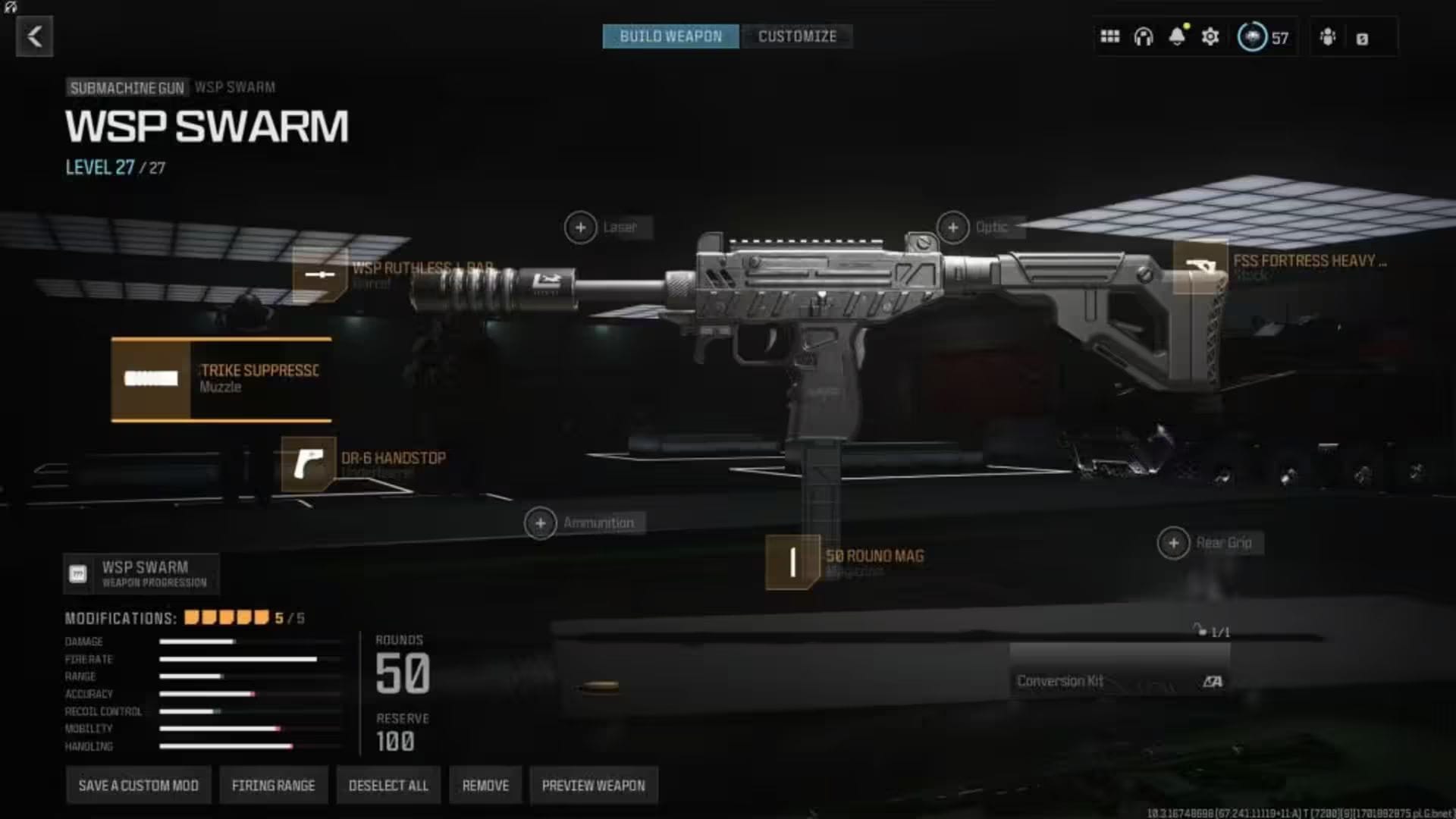
Task: Open the notifications bell icon
Action: pos(1178,36)
